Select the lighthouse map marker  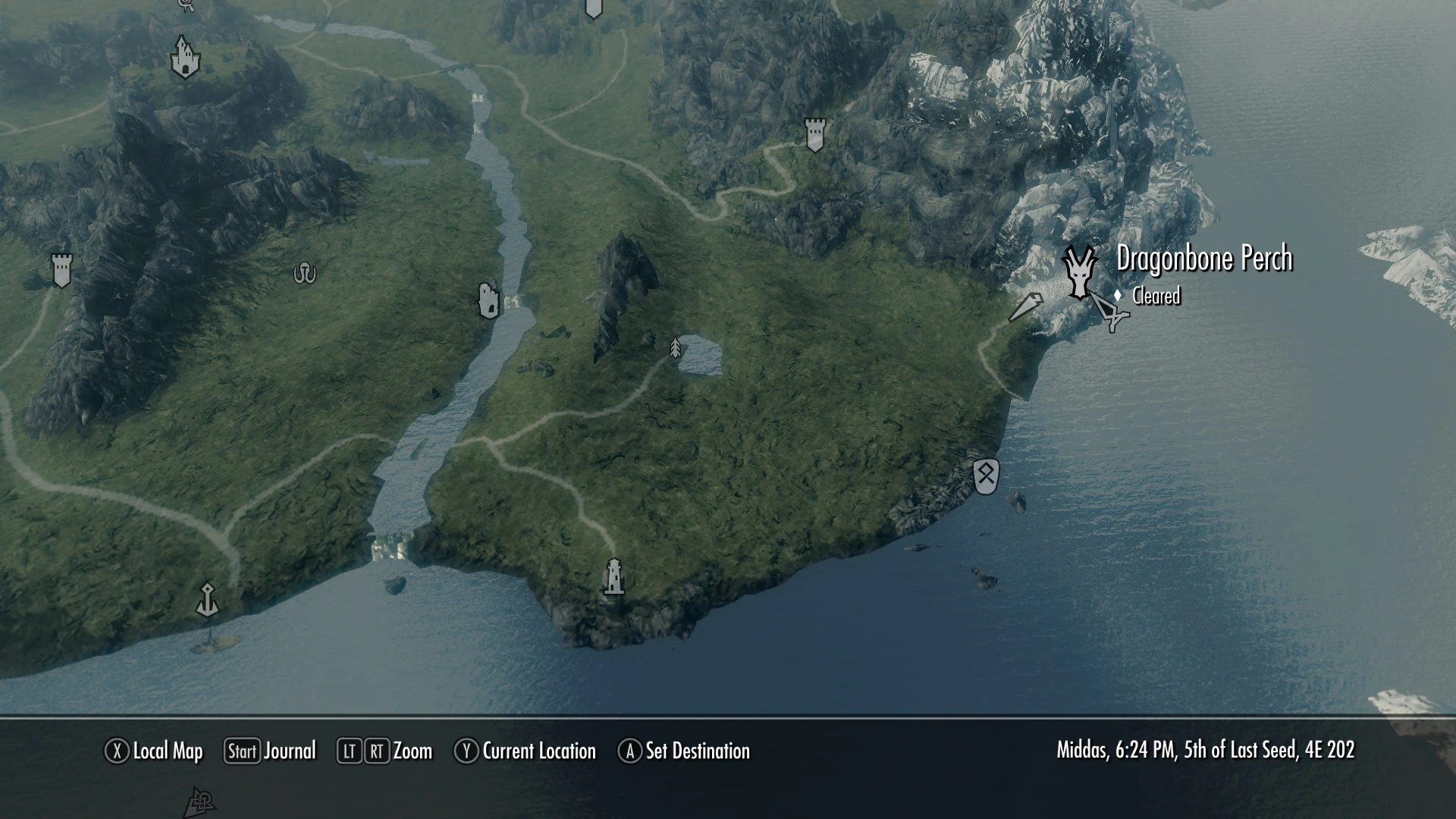coord(614,576)
